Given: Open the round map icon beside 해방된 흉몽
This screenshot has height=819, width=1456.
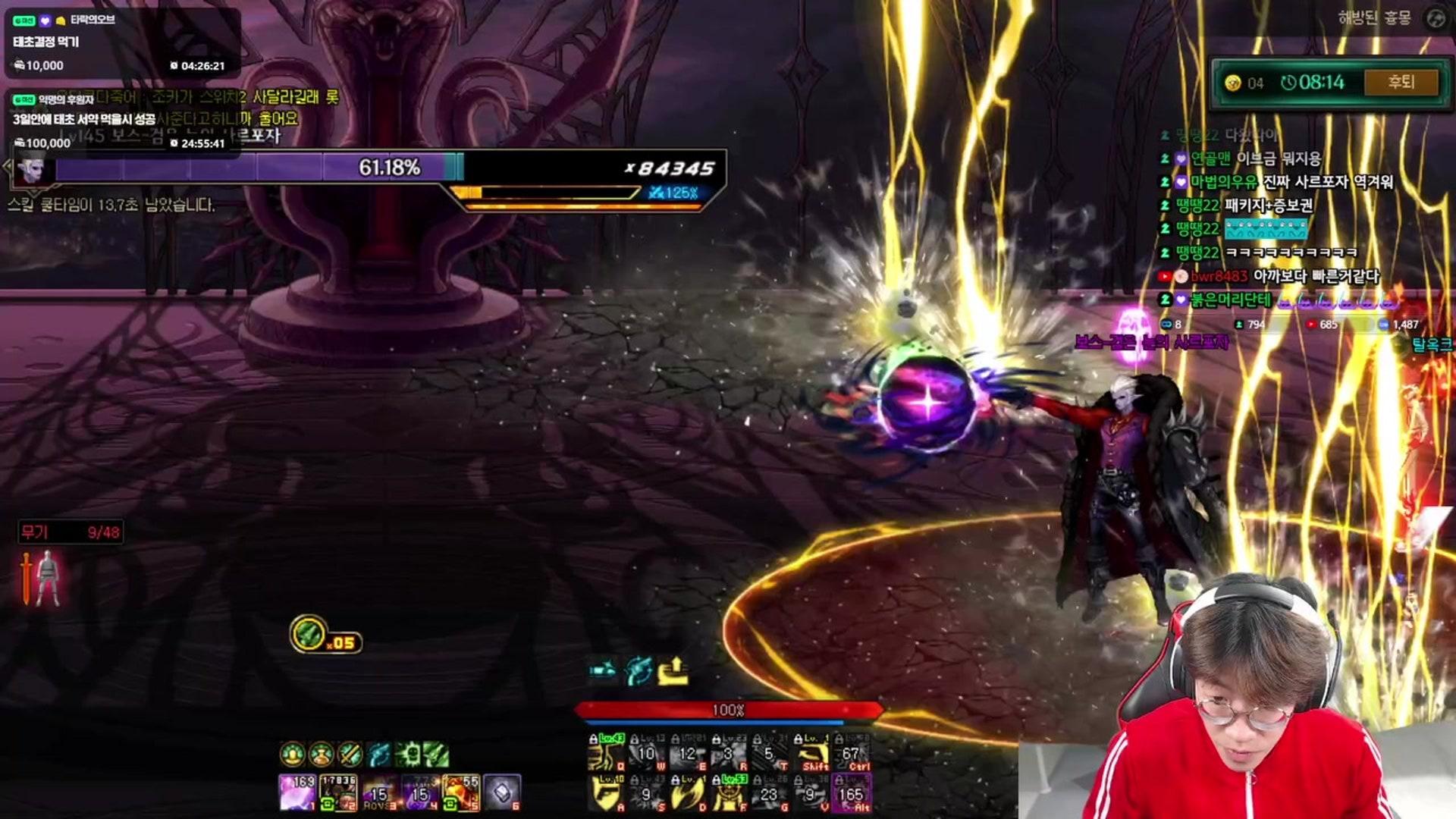Looking at the screenshot, I should [x=1436, y=18].
